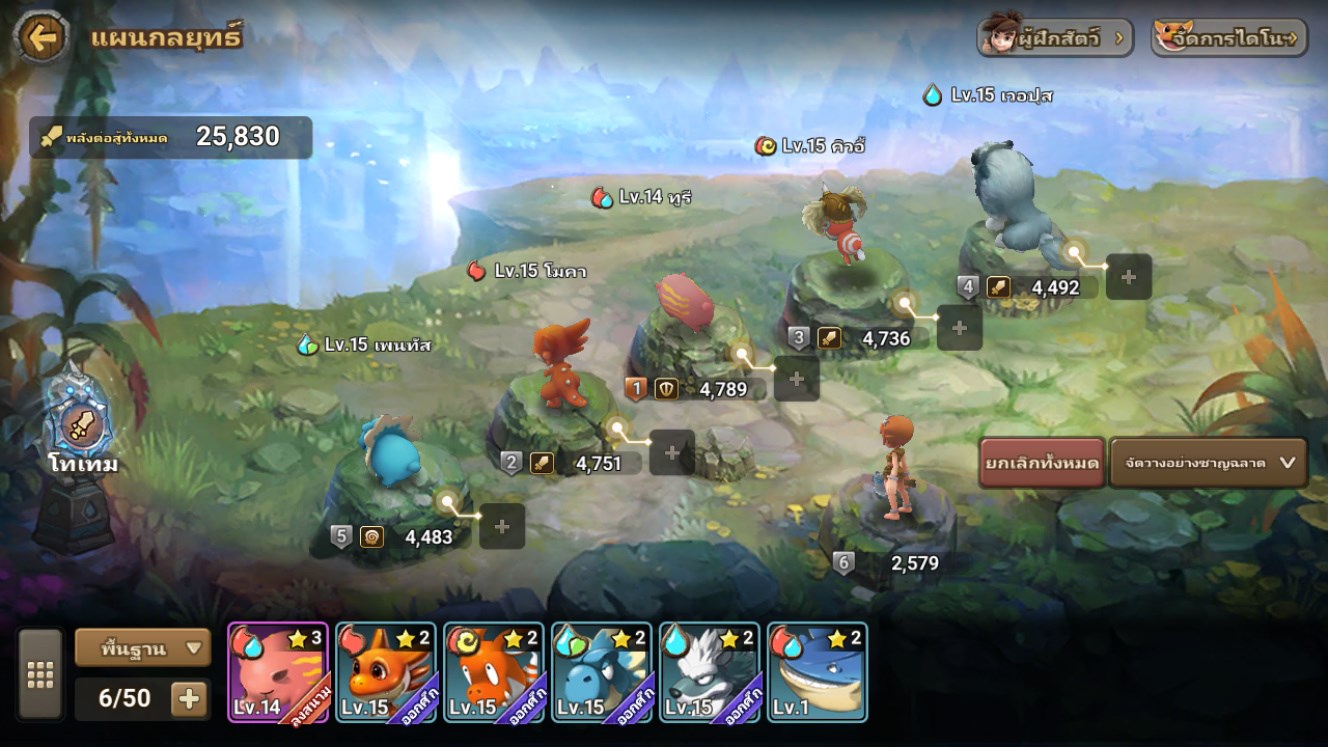This screenshot has width=1328, height=747.
Task: Tap the plus slot next to 4,789 power
Action: coord(797,378)
